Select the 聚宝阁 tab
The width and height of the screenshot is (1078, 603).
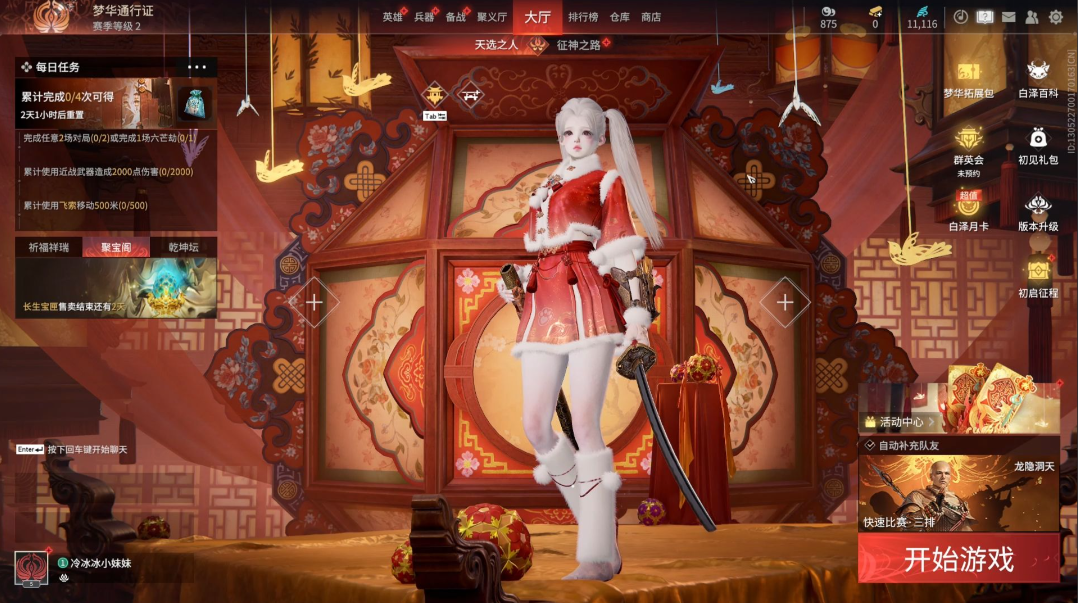point(116,248)
